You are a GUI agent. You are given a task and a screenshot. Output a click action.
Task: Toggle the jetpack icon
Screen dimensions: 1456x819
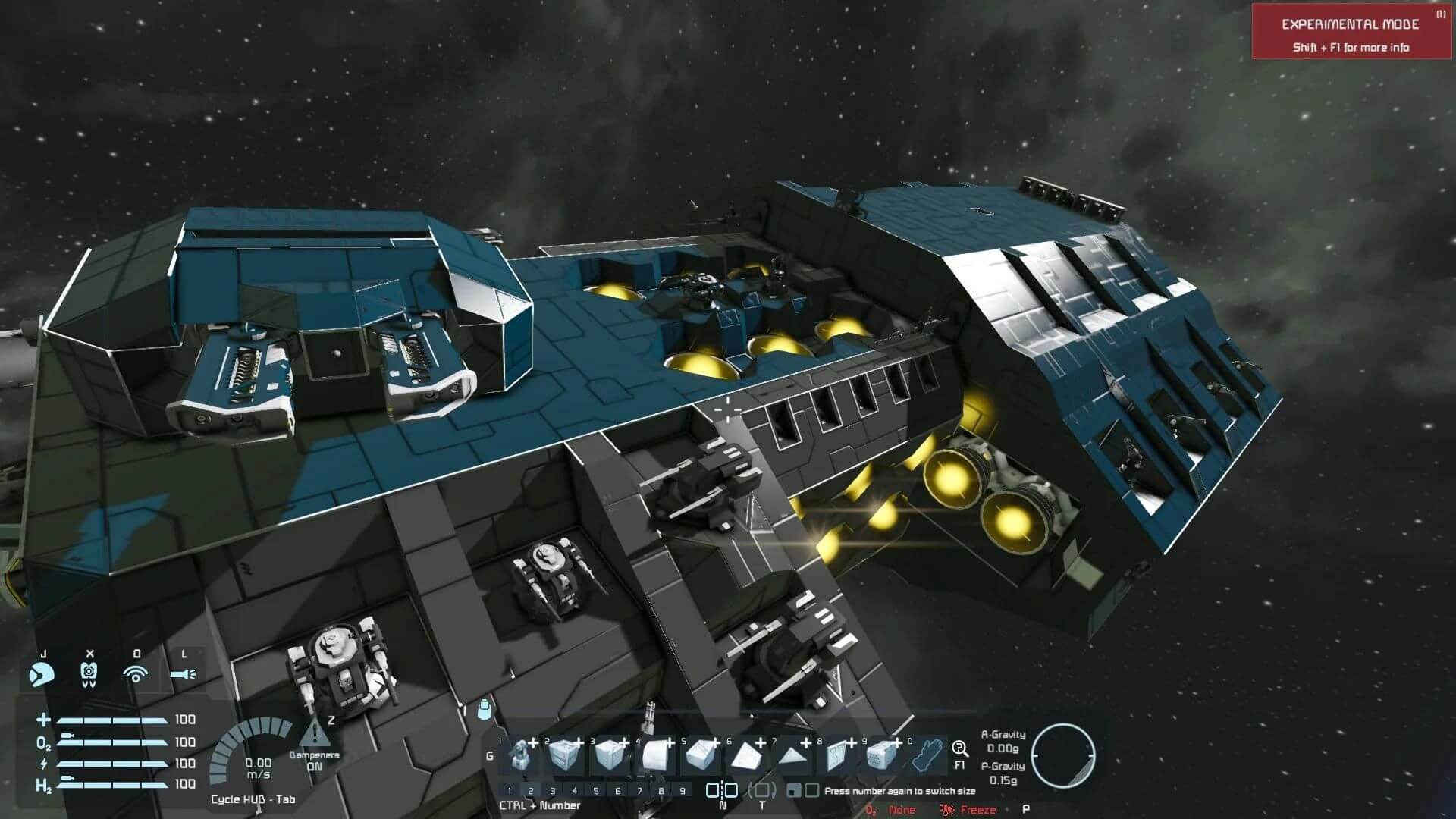(x=89, y=673)
